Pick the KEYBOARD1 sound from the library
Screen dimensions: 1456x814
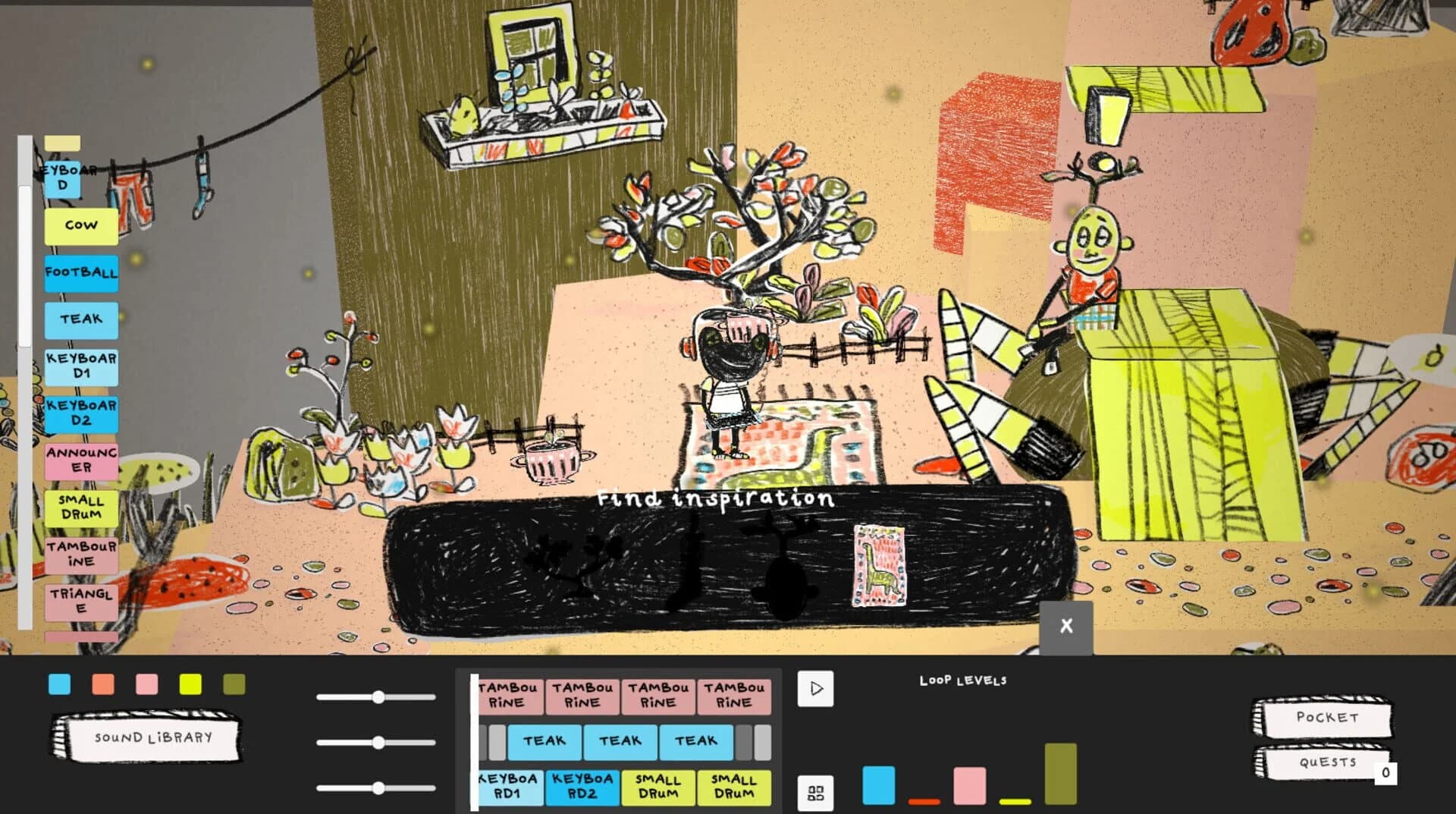(80, 366)
